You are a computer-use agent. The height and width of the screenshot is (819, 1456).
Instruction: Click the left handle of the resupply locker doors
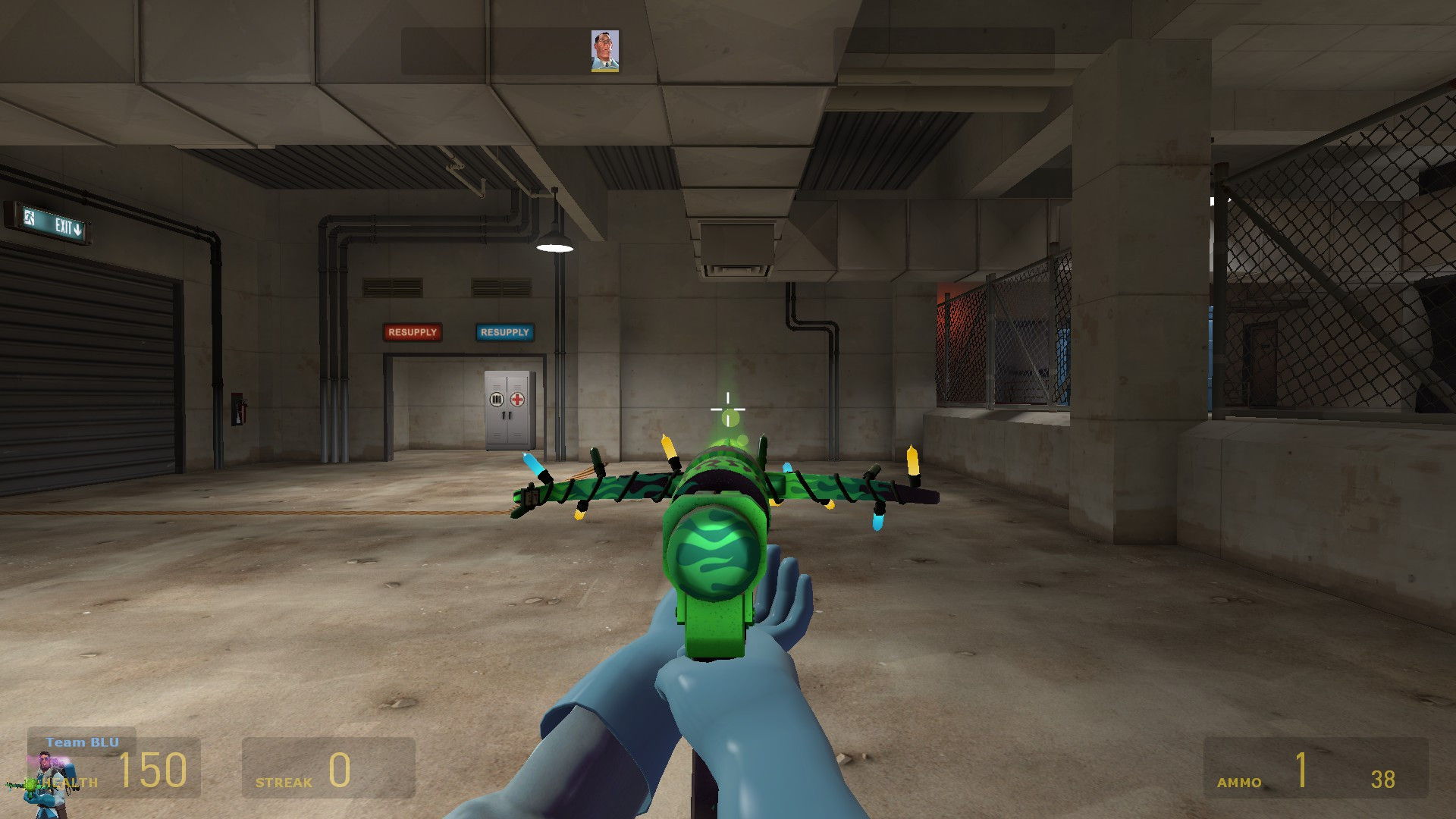(504, 416)
